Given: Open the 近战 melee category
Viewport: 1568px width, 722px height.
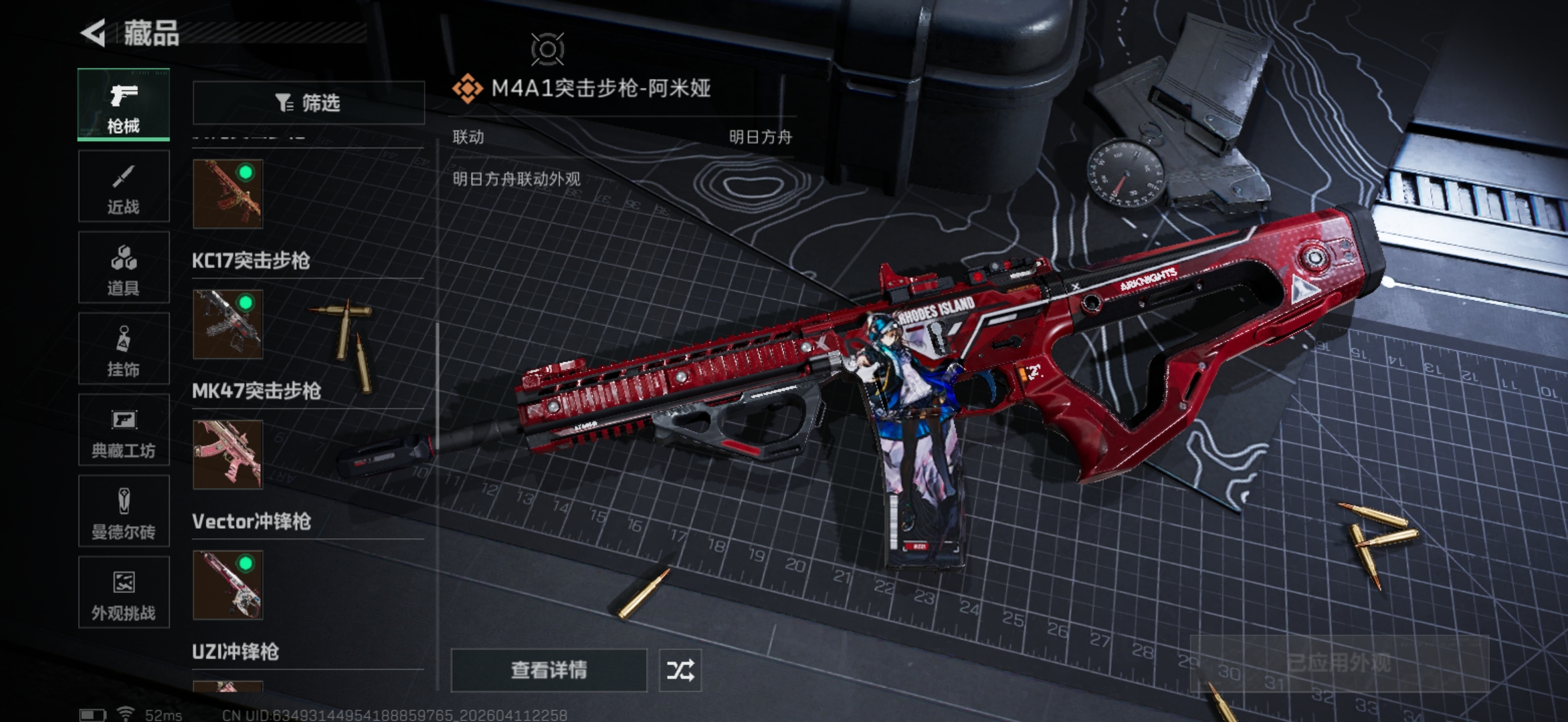Looking at the screenshot, I should [x=124, y=187].
